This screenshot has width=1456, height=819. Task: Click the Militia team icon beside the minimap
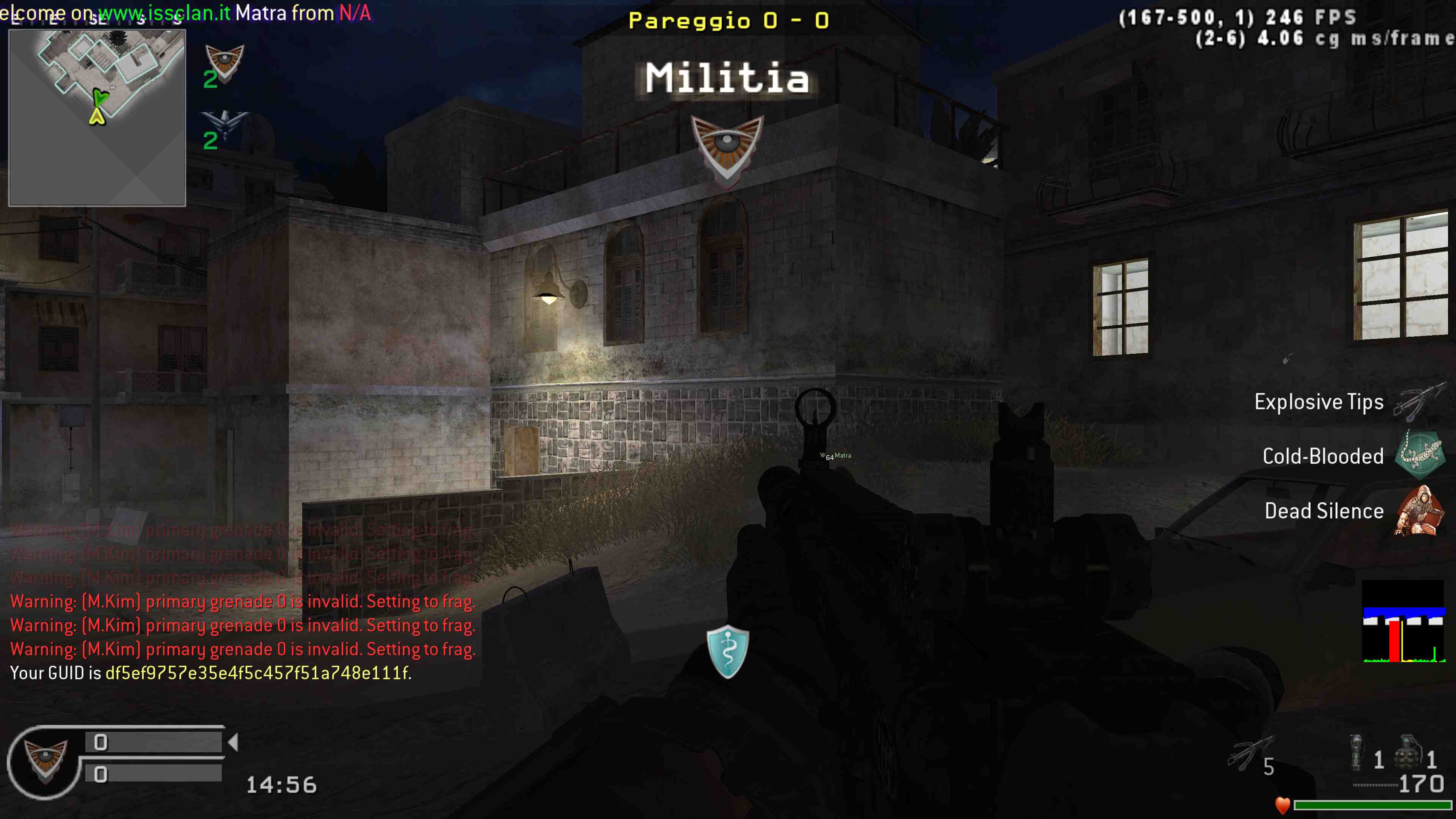tap(224, 61)
